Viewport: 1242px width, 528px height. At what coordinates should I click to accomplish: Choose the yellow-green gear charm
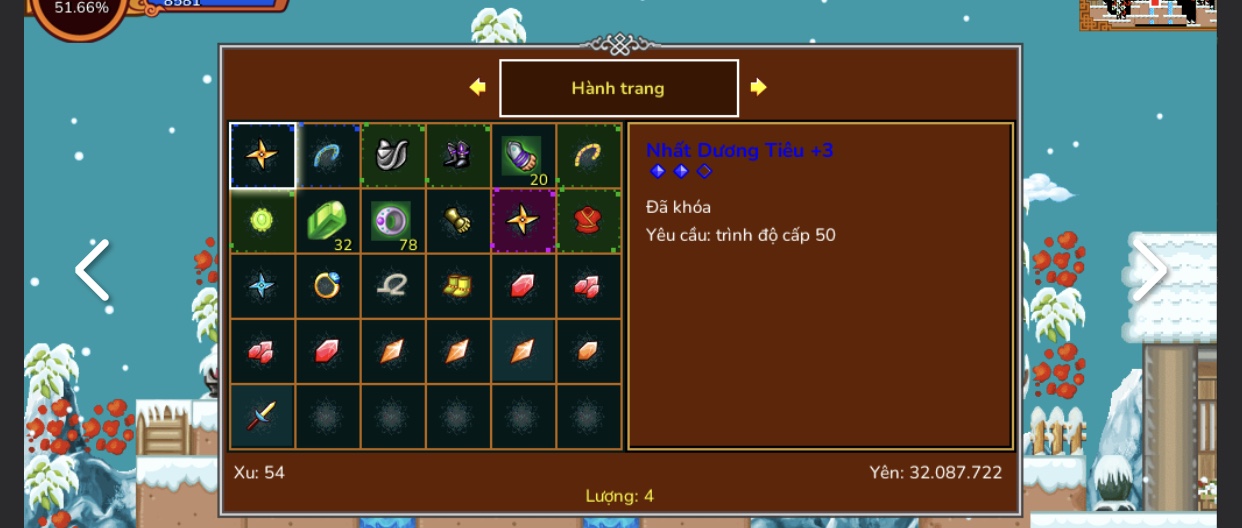[x=262, y=220]
